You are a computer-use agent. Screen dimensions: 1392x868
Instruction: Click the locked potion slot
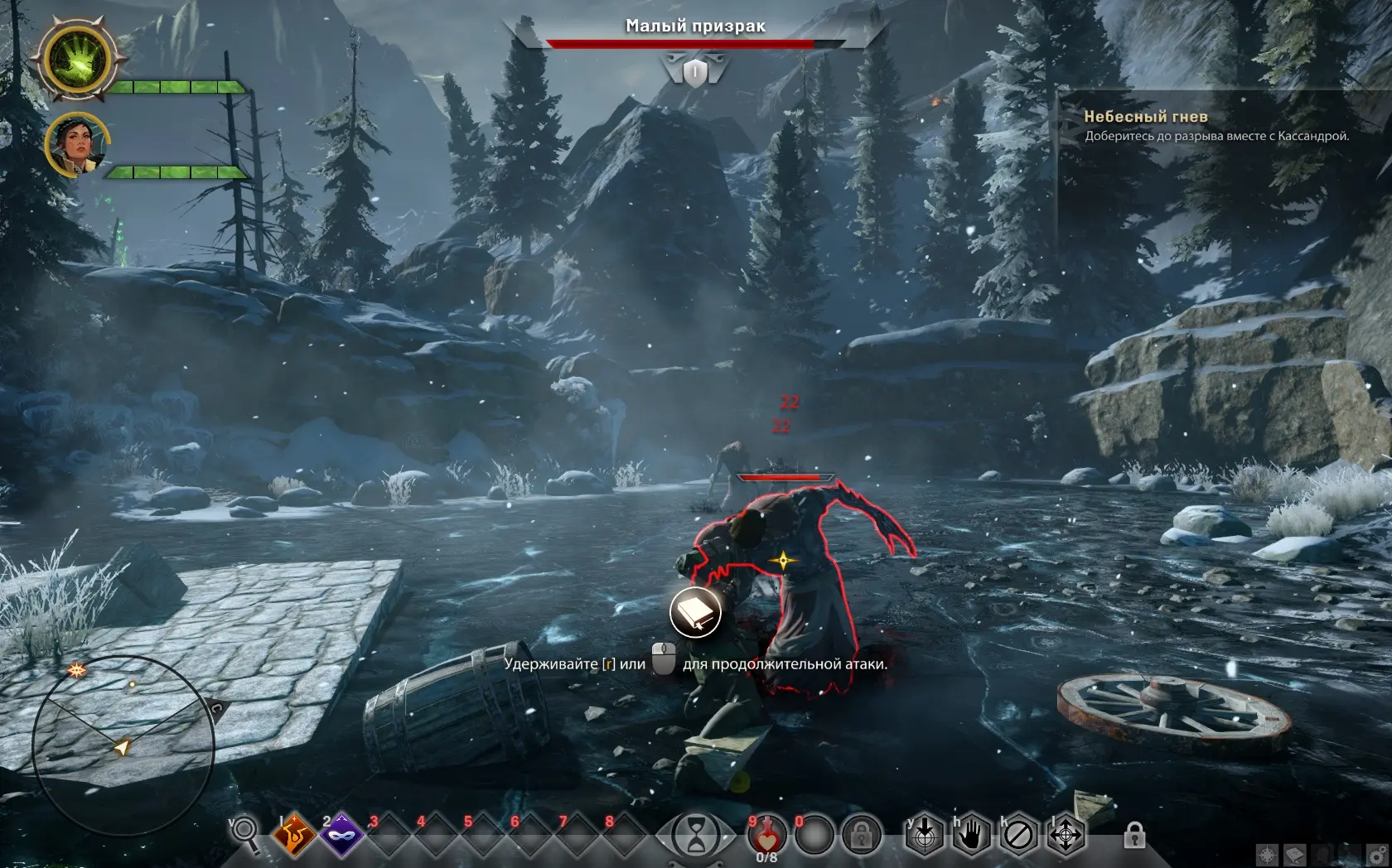[862, 837]
